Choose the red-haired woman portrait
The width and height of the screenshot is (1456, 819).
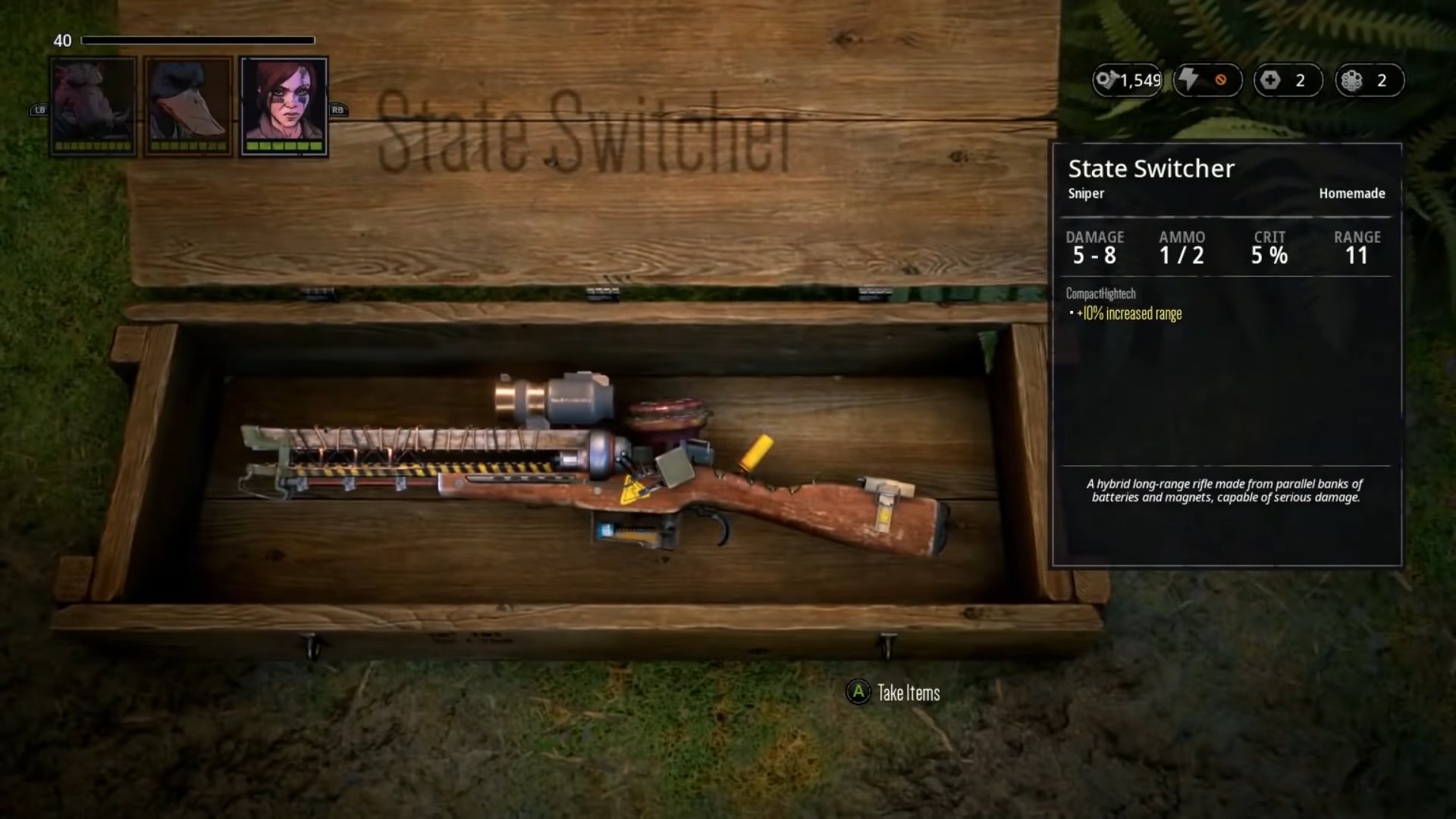click(x=284, y=105)
